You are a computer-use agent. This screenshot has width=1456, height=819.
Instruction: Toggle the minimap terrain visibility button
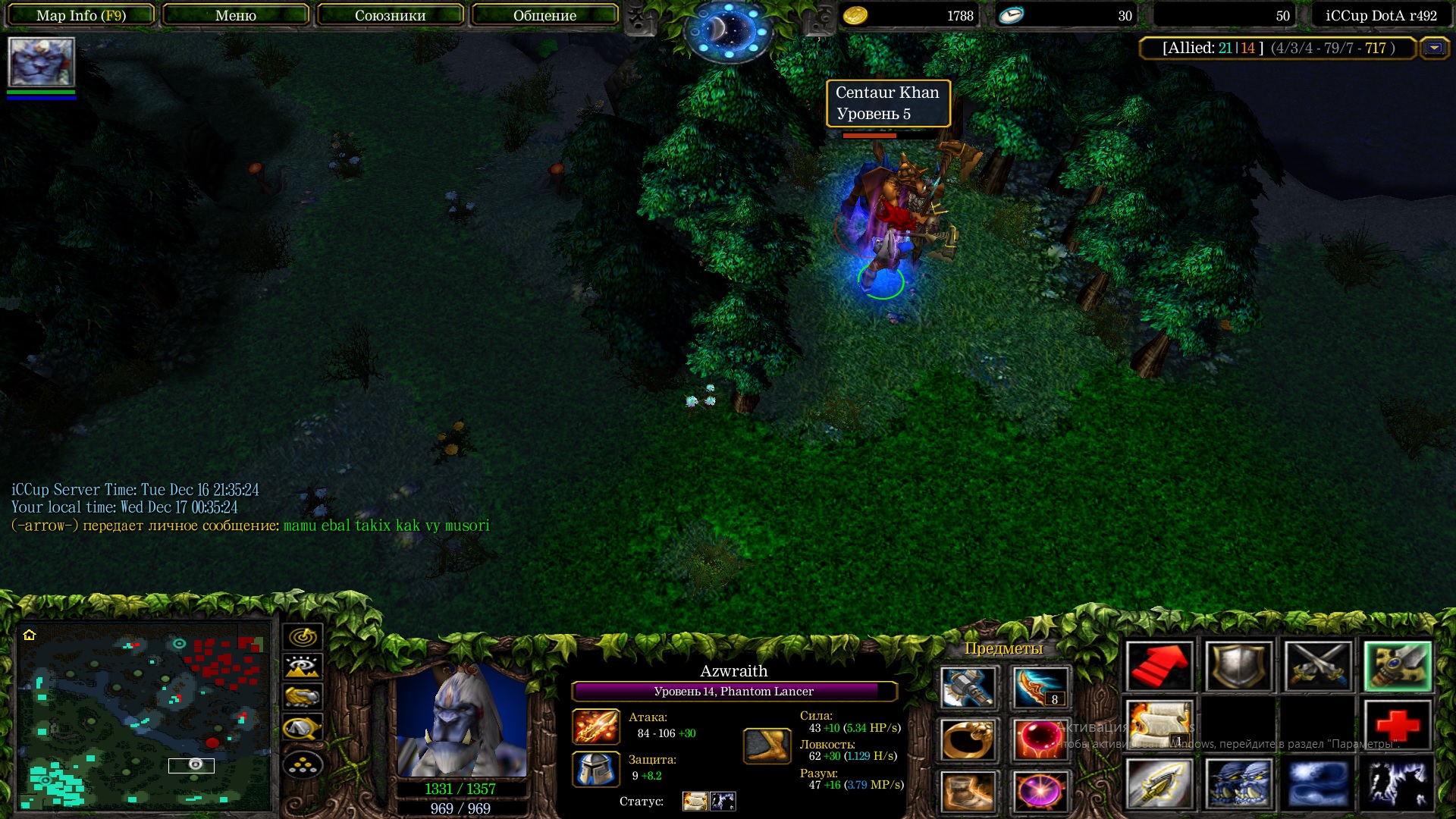tap(303, 667)
